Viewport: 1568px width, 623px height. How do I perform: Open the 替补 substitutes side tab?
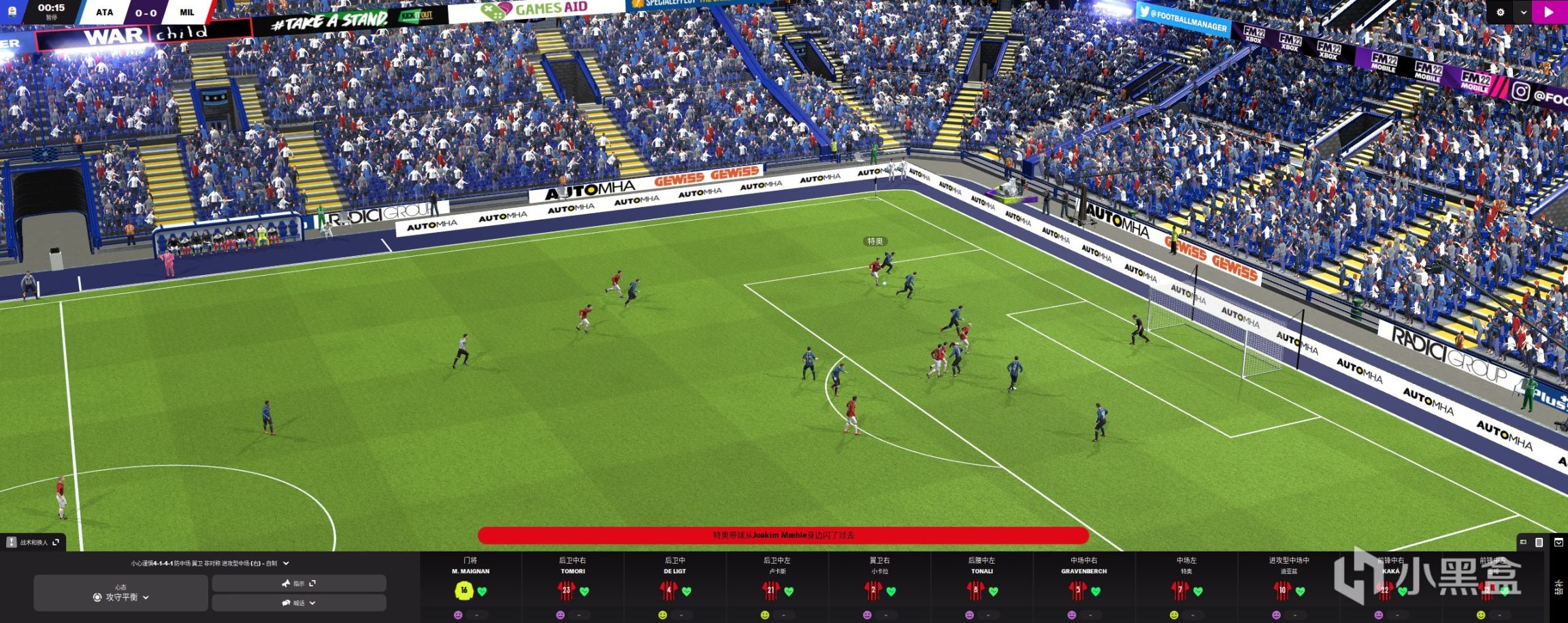(1558, 587)
